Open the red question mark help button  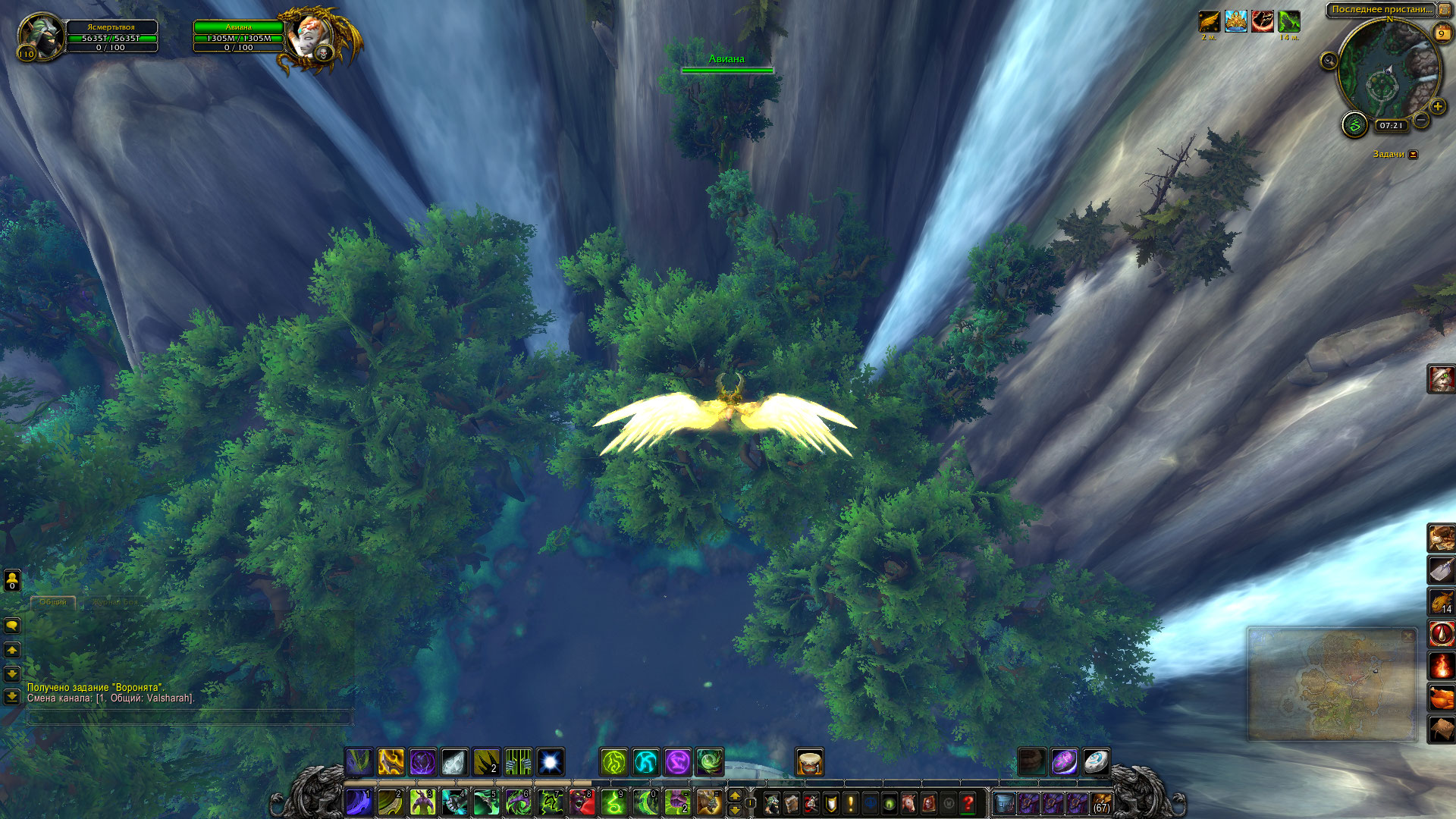968,802
